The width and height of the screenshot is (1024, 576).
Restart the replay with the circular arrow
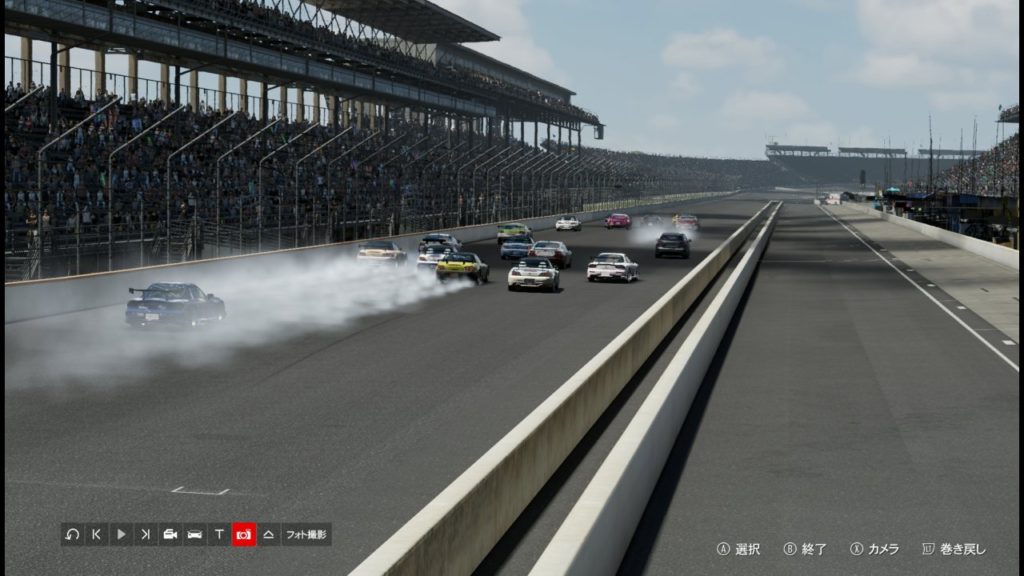[72, 534]
